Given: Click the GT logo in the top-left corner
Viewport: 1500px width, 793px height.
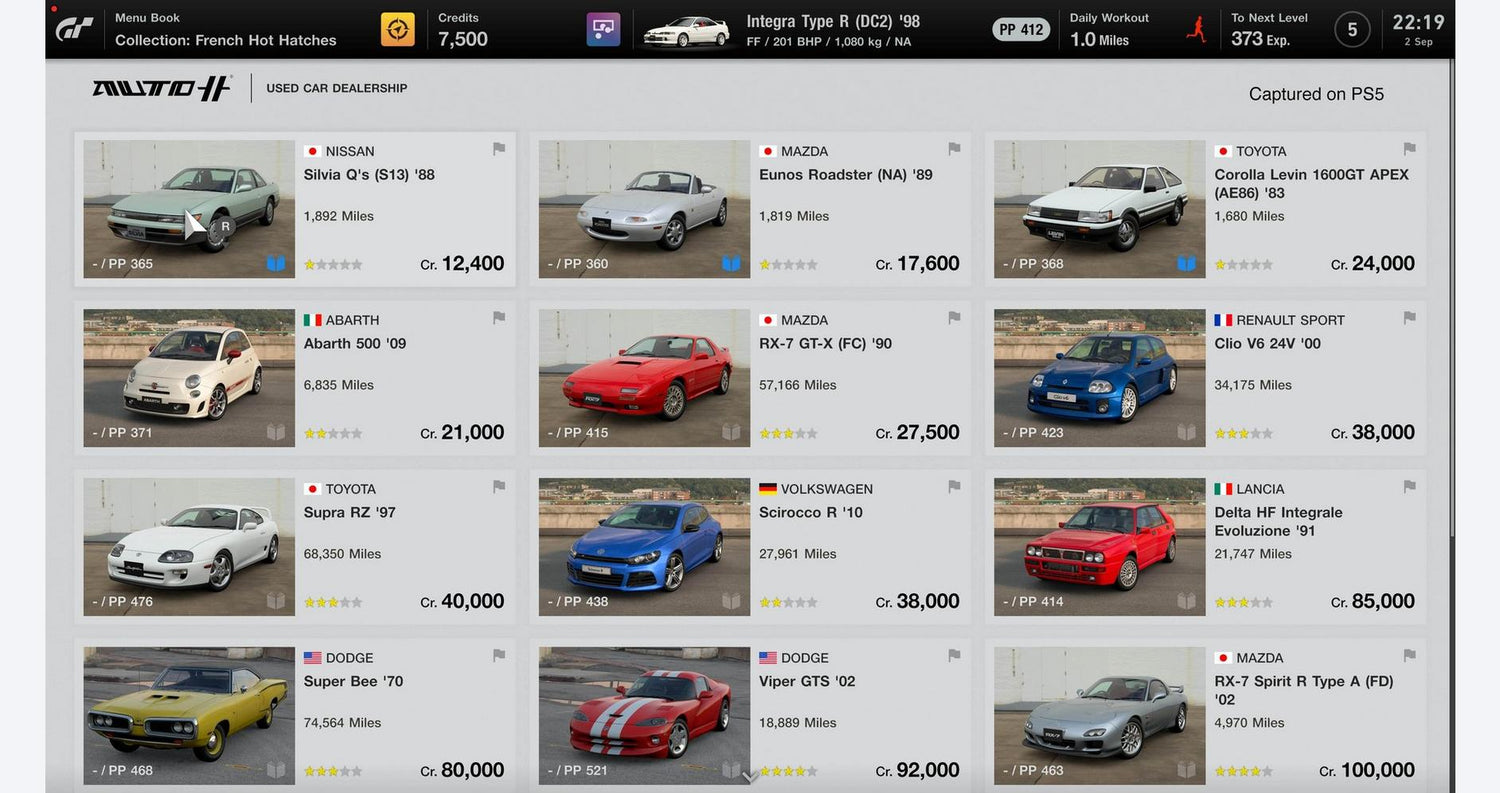Looking at the screenshot, I should (x=76, y=28).
